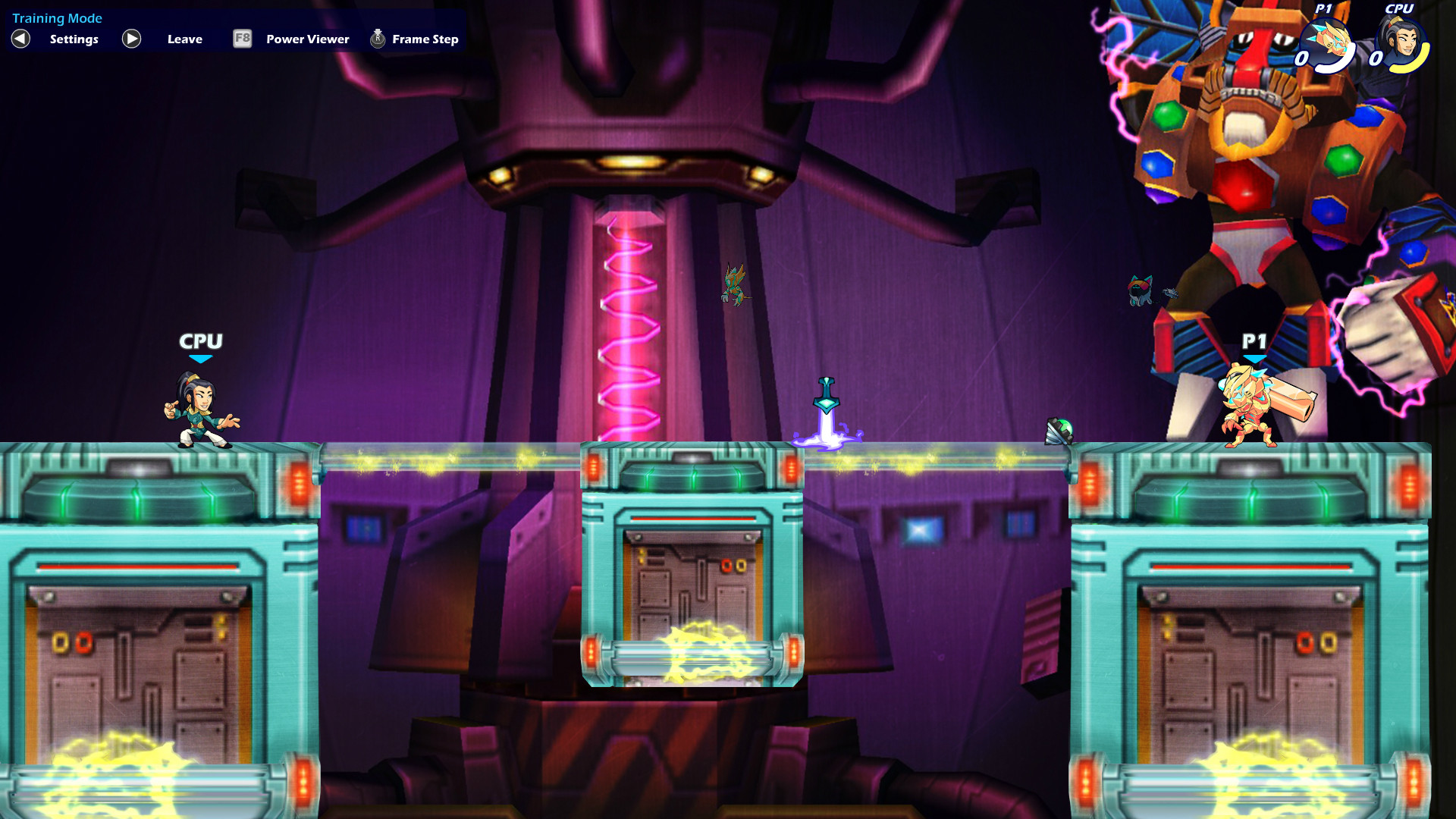Select the Power Viewer menu entry
1456x819 pixels.
tap(306, 39)
